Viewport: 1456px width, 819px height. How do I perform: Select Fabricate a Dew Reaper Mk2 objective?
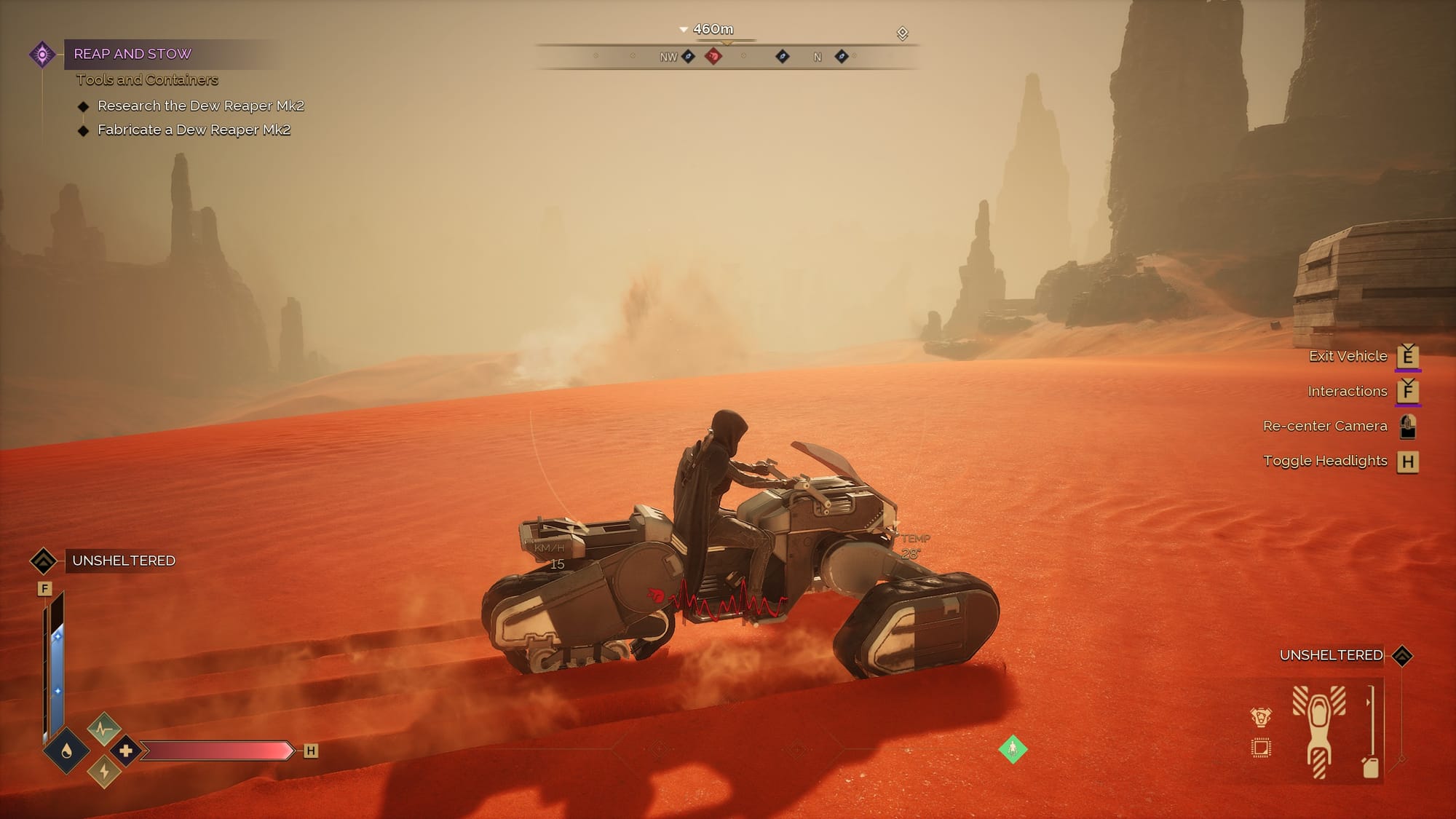[194, 130]
